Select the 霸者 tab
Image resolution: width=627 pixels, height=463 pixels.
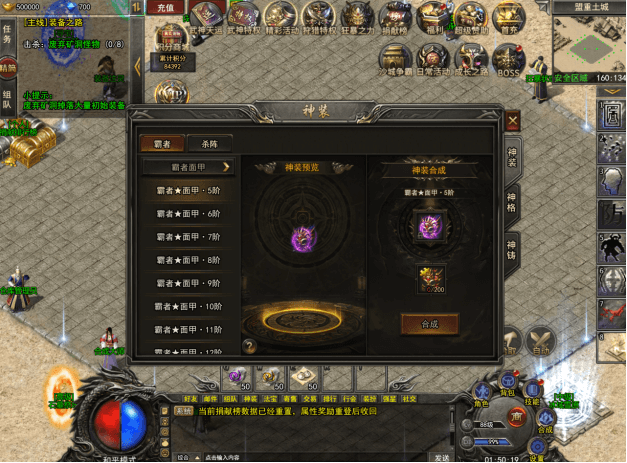click(x=162, y=144)
